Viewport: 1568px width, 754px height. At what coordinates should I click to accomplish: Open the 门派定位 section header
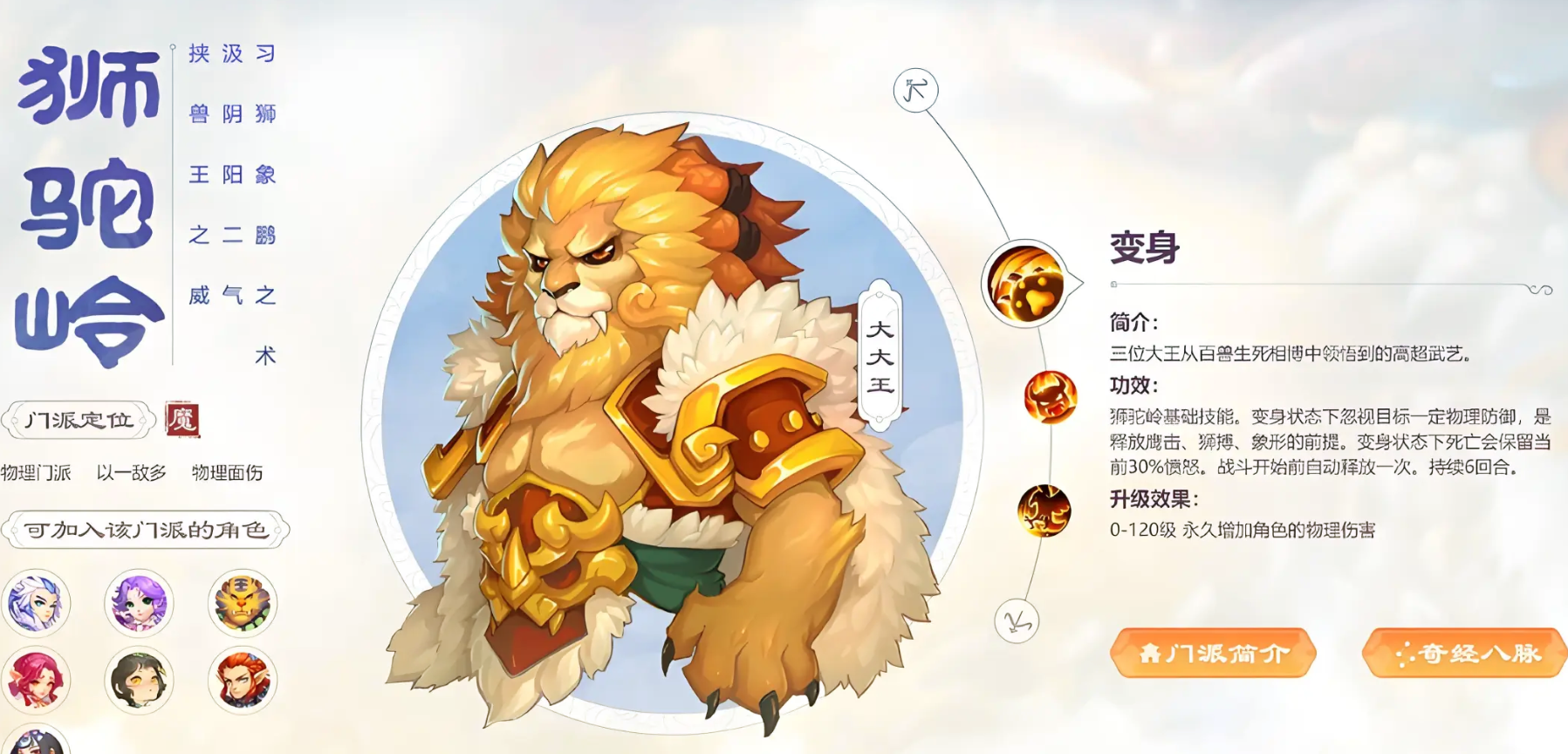(x=77, y=418)
